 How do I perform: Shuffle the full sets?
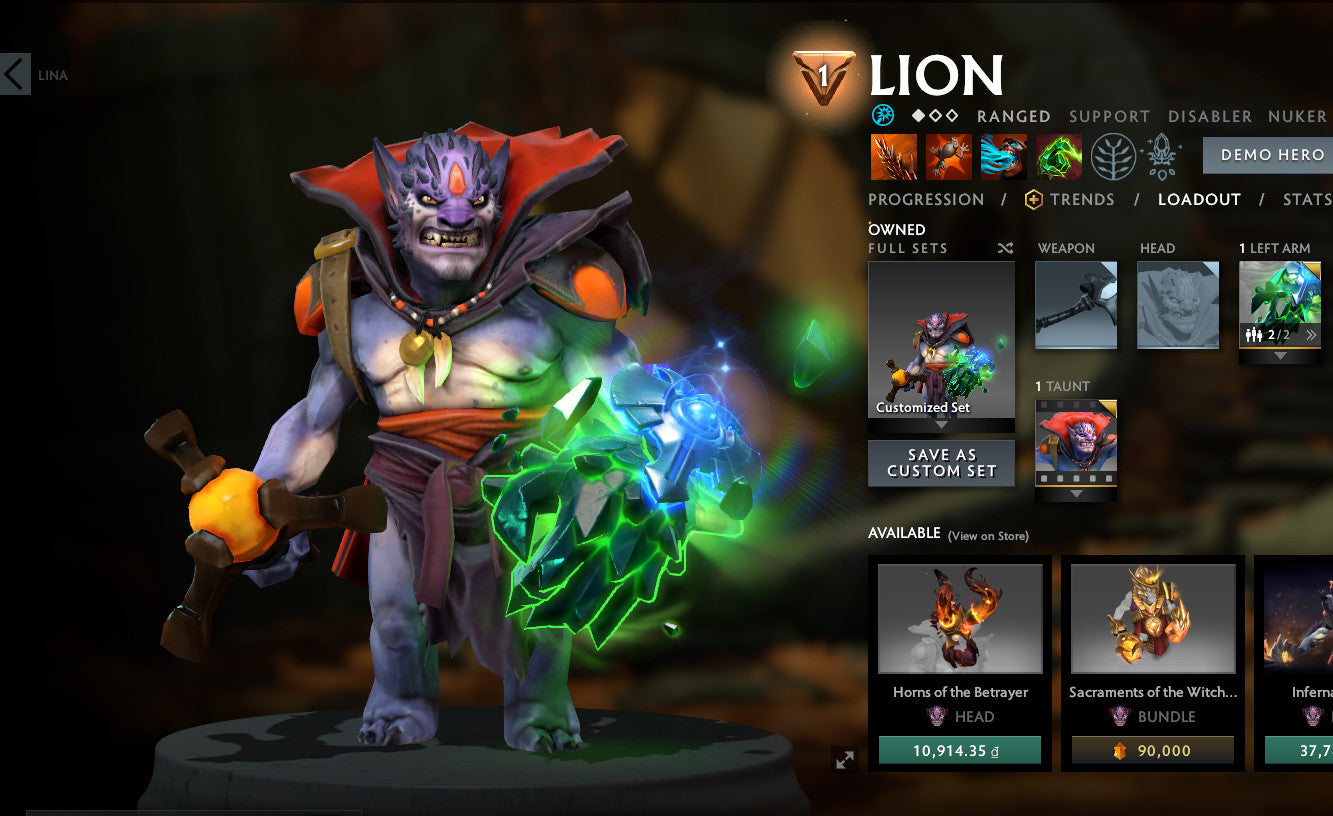coord(1005,248)
